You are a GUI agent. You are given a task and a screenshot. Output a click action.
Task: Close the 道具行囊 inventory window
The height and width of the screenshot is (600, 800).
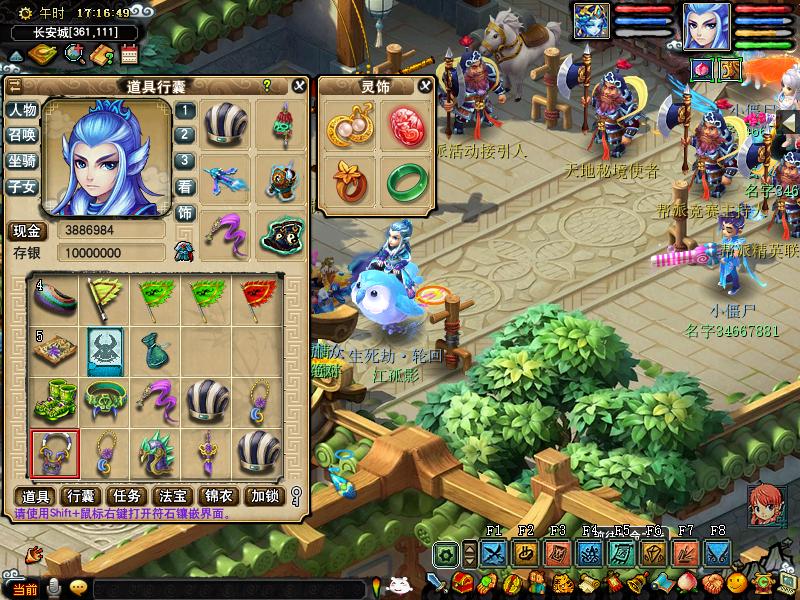pyautogui.click(x=298, y=86)
